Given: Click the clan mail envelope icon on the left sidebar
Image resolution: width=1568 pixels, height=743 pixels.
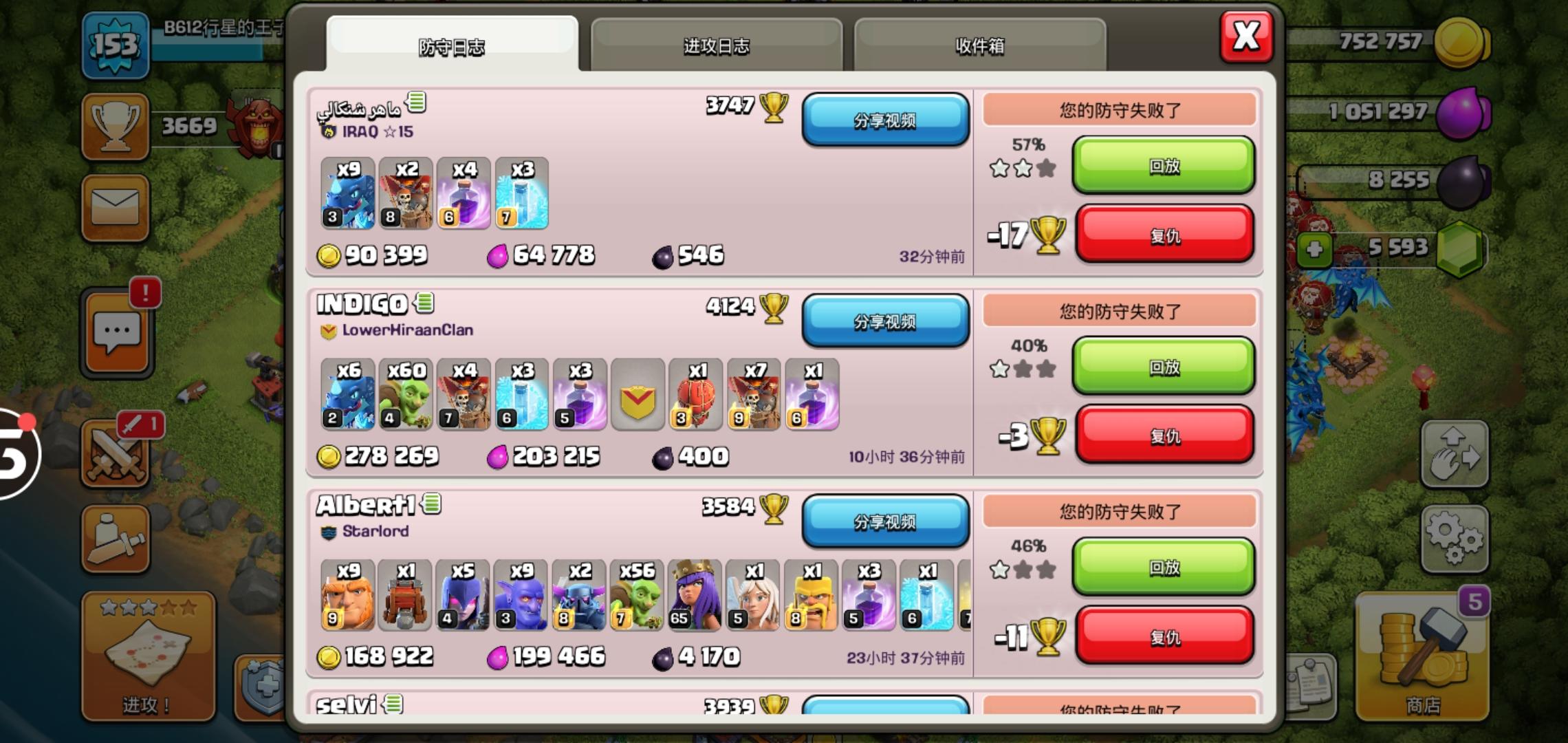Looking at the screenshot, I should pyautogui.click(x=114, y=206).
